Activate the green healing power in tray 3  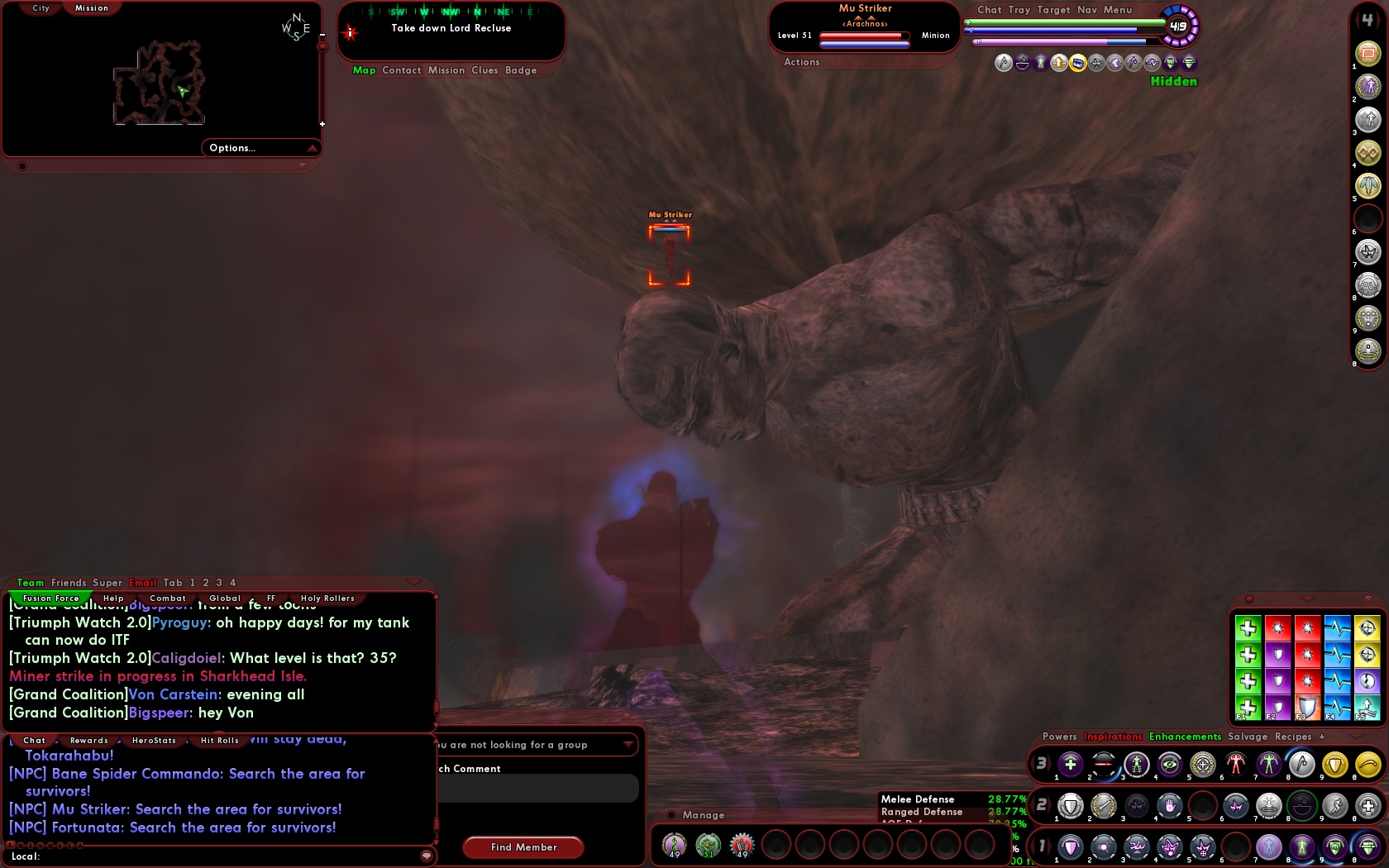(1069, 764)
